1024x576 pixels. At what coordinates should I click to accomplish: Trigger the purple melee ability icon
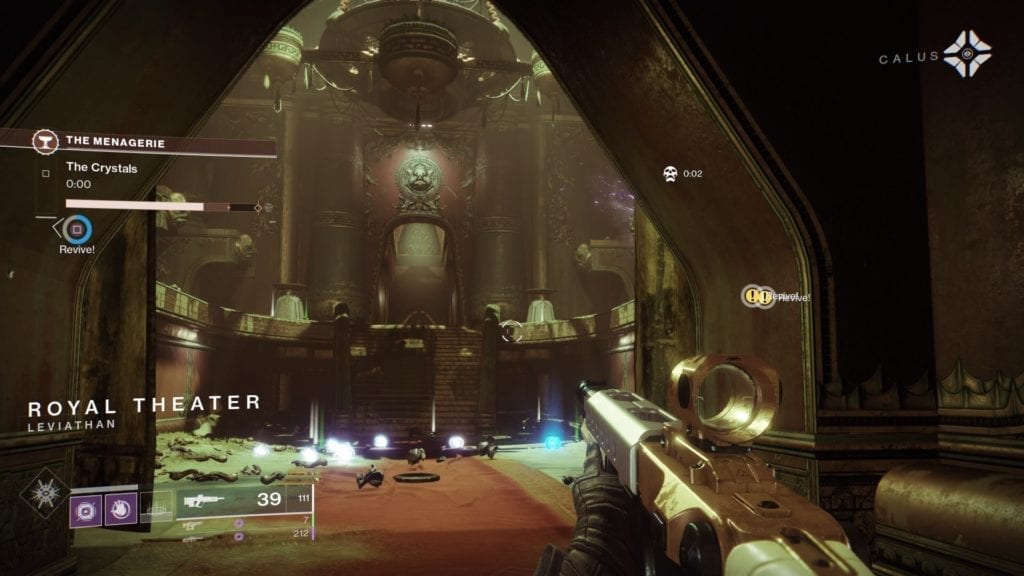pos(119,507)
